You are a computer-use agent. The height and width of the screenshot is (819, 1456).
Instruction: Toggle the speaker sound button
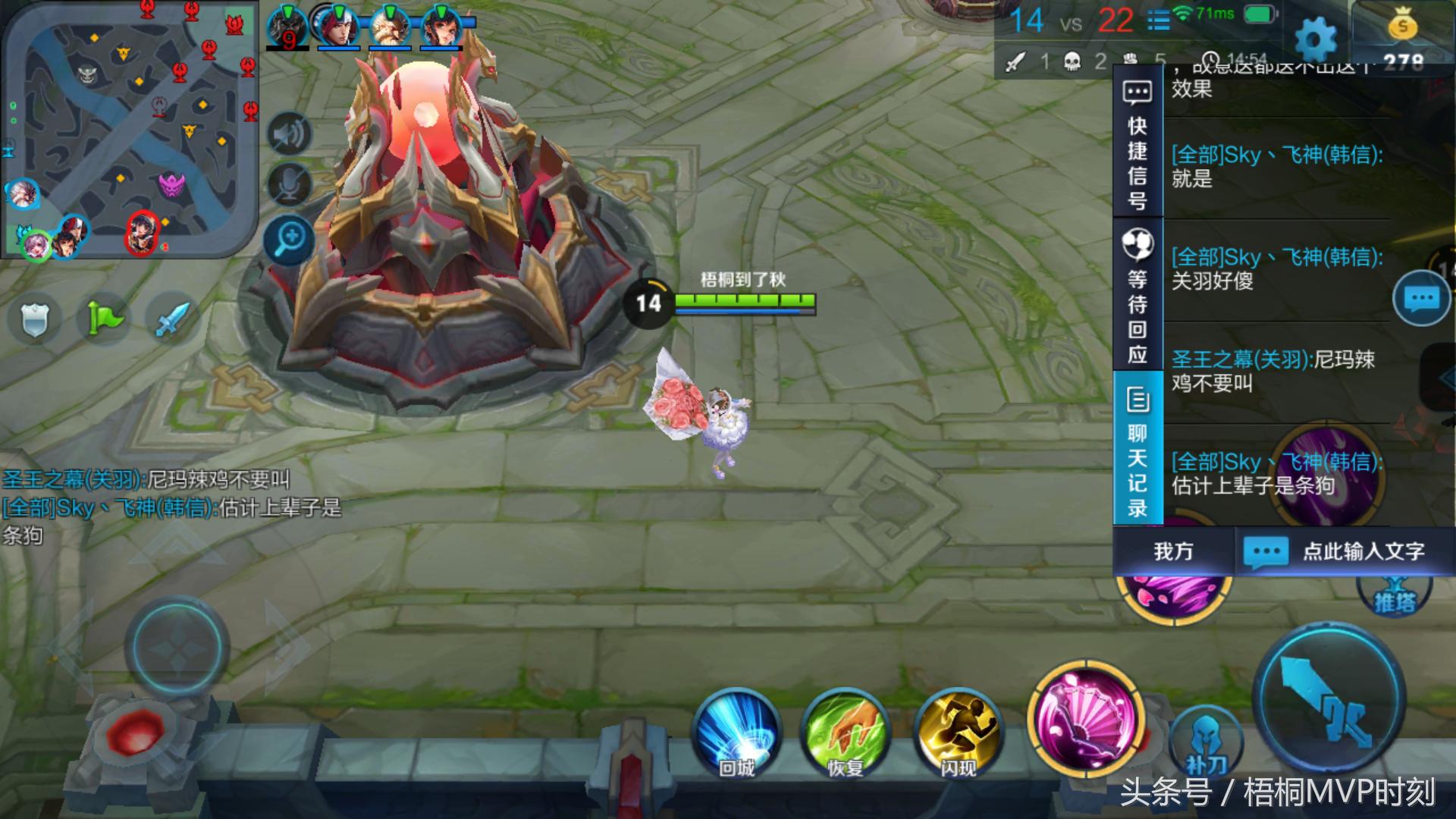click(289, 135)
